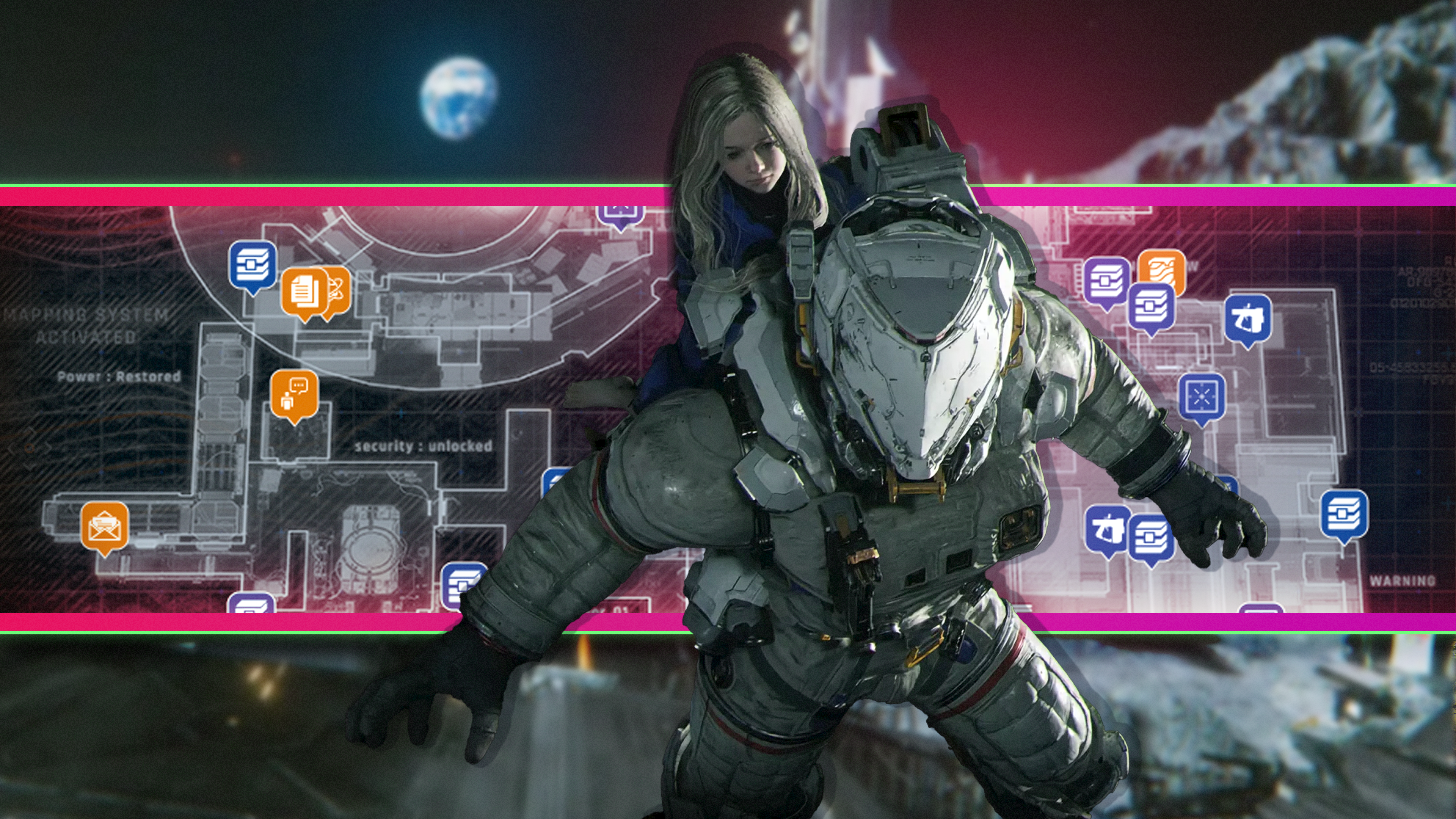
Task: Open the orange envelope mail marker
Action: click(x=105, y=525)
